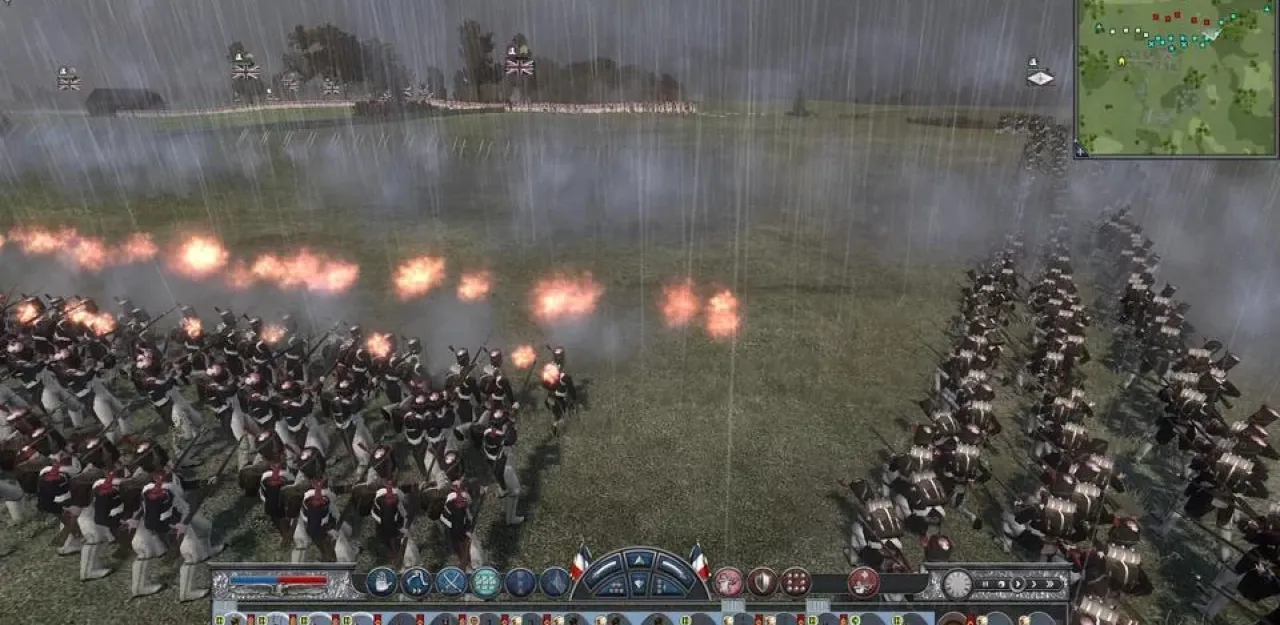Click the battlefield minimap
The image size is (1280, 625).
(x=1177, y=78)
